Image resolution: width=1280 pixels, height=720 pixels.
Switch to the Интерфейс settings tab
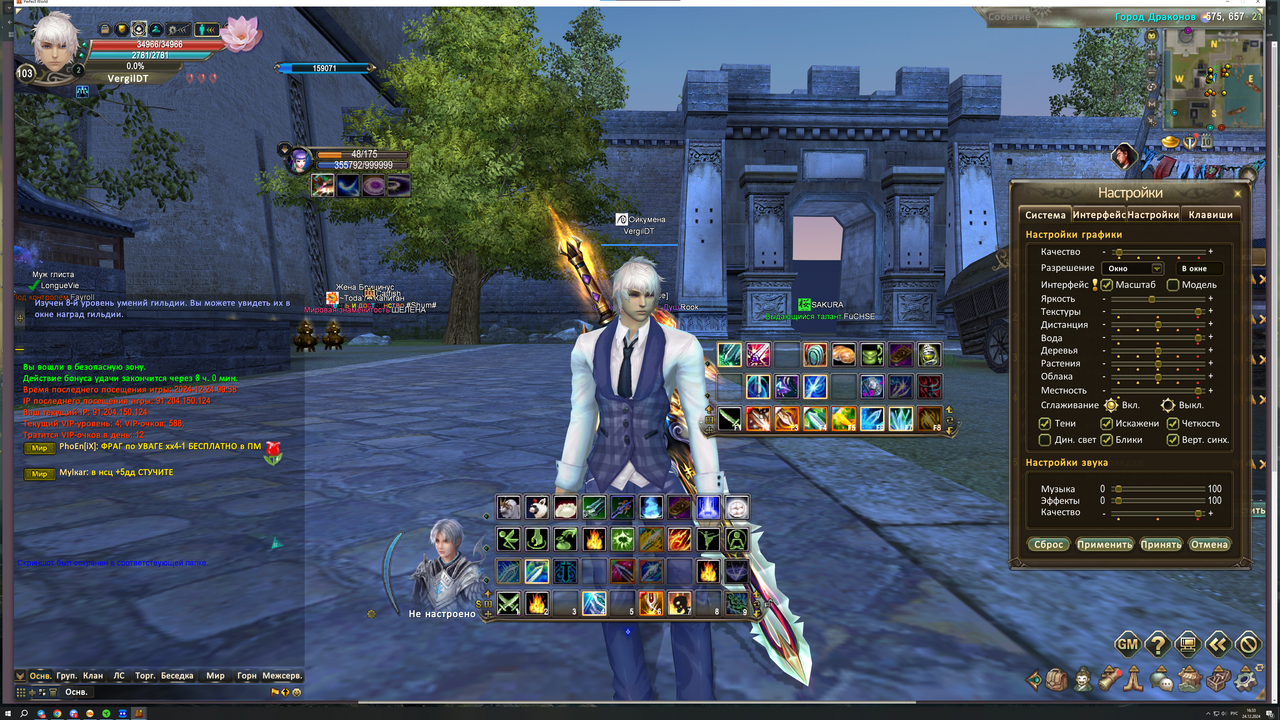pos(1098,215)
